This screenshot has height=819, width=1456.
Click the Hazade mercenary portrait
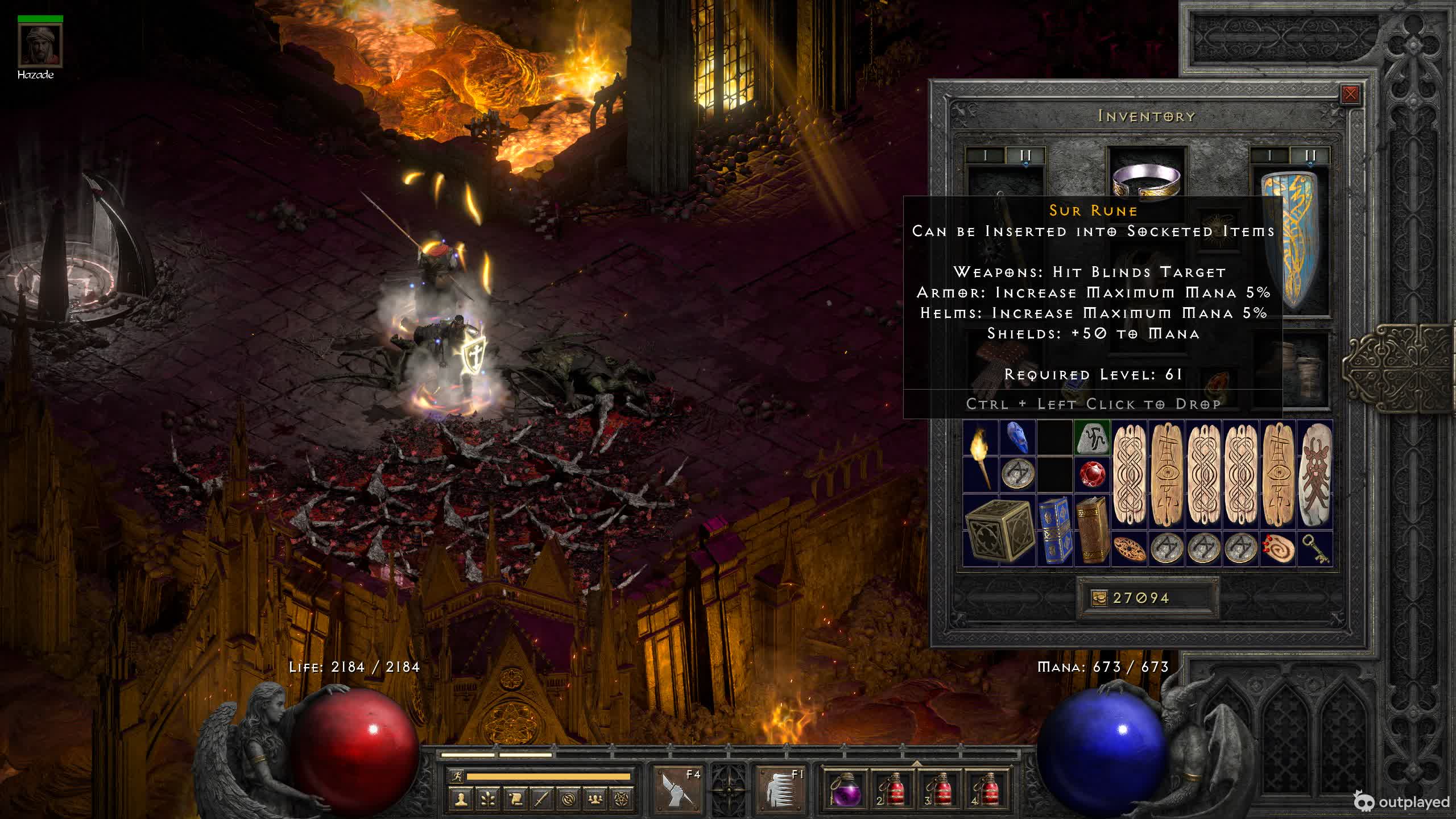click(40, 45)
